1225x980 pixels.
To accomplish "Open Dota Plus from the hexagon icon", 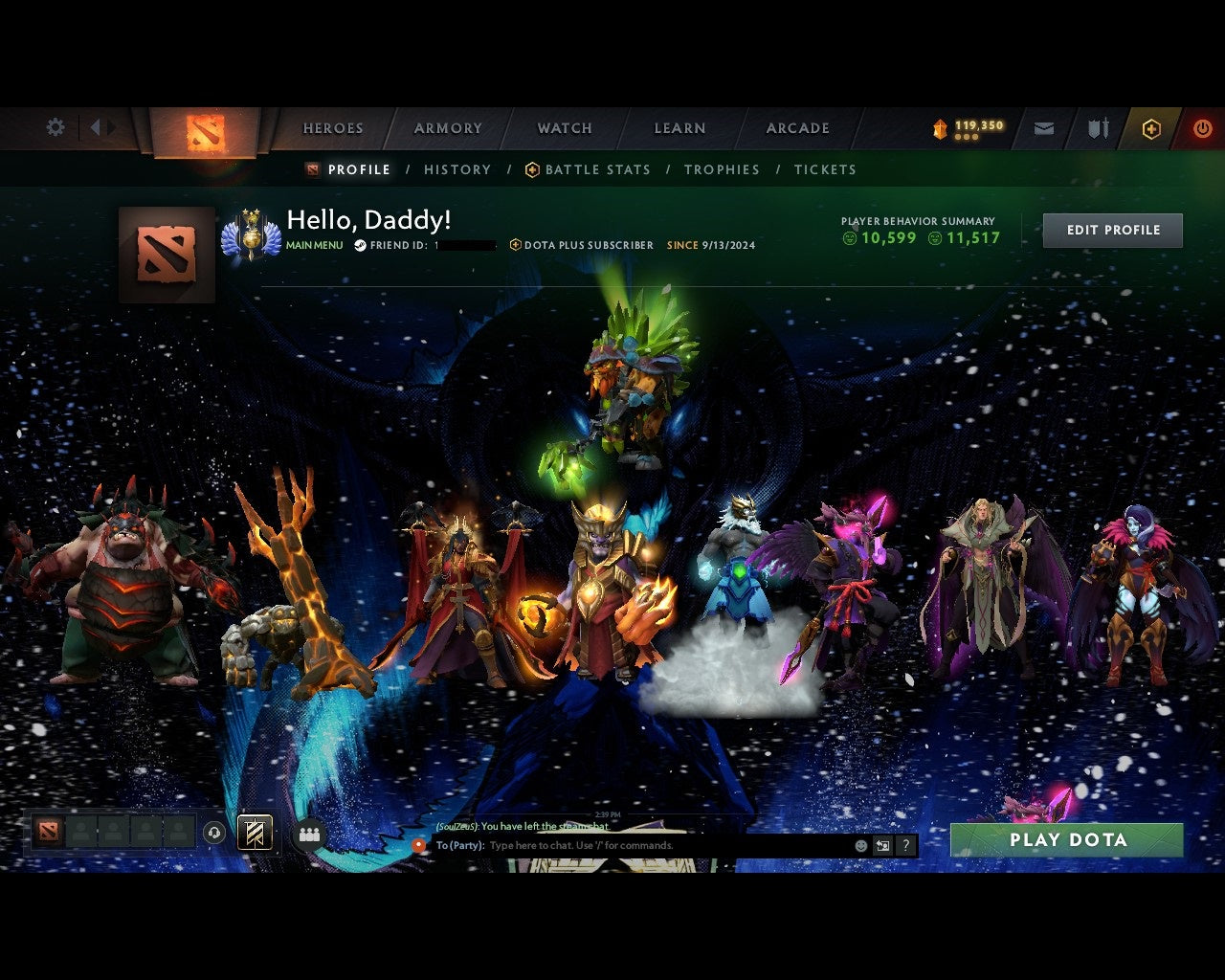I will pyautogui.click(x=1151, y=127).
